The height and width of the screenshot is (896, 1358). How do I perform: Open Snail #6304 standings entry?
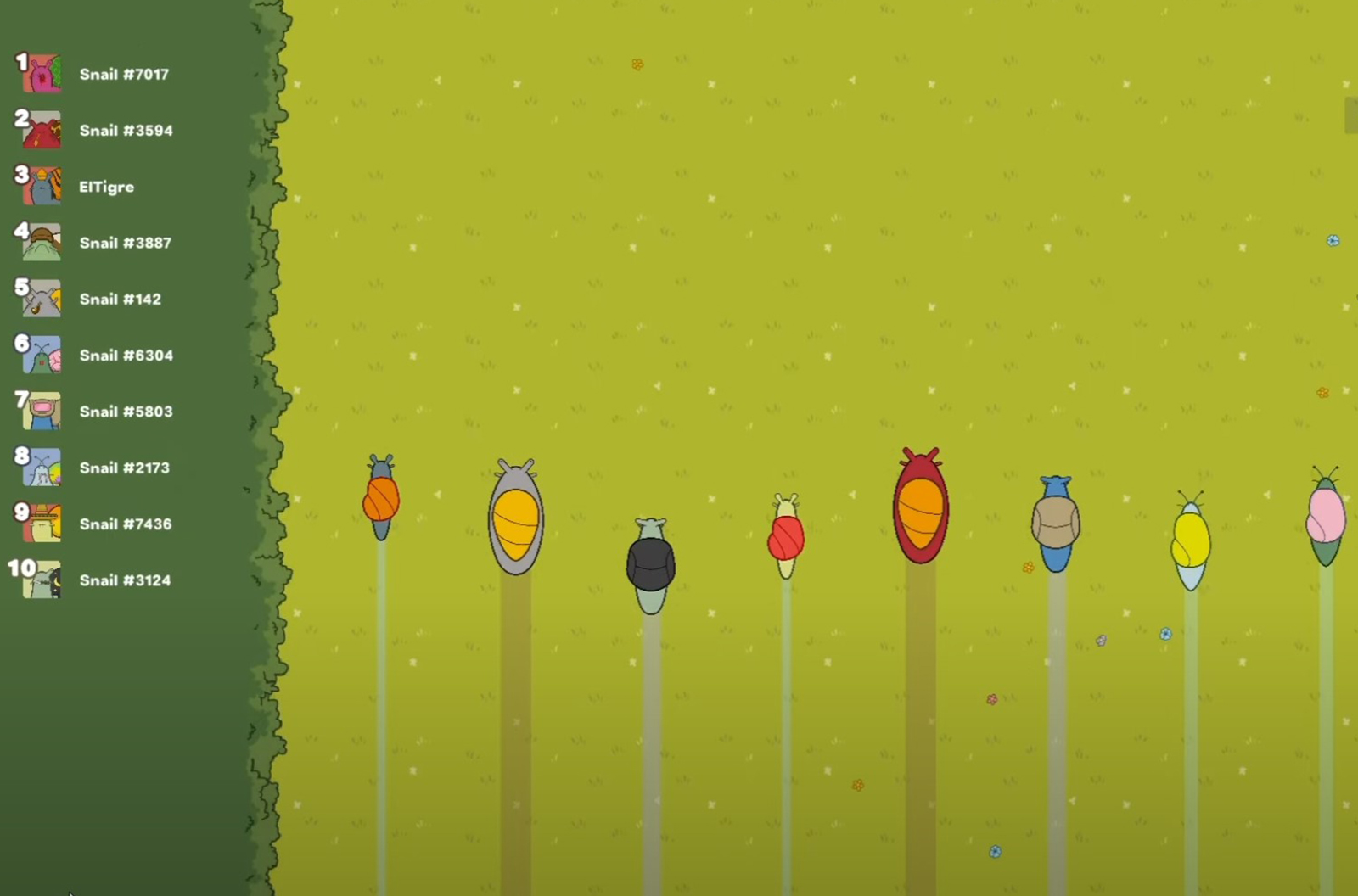(x=126, y=356)
